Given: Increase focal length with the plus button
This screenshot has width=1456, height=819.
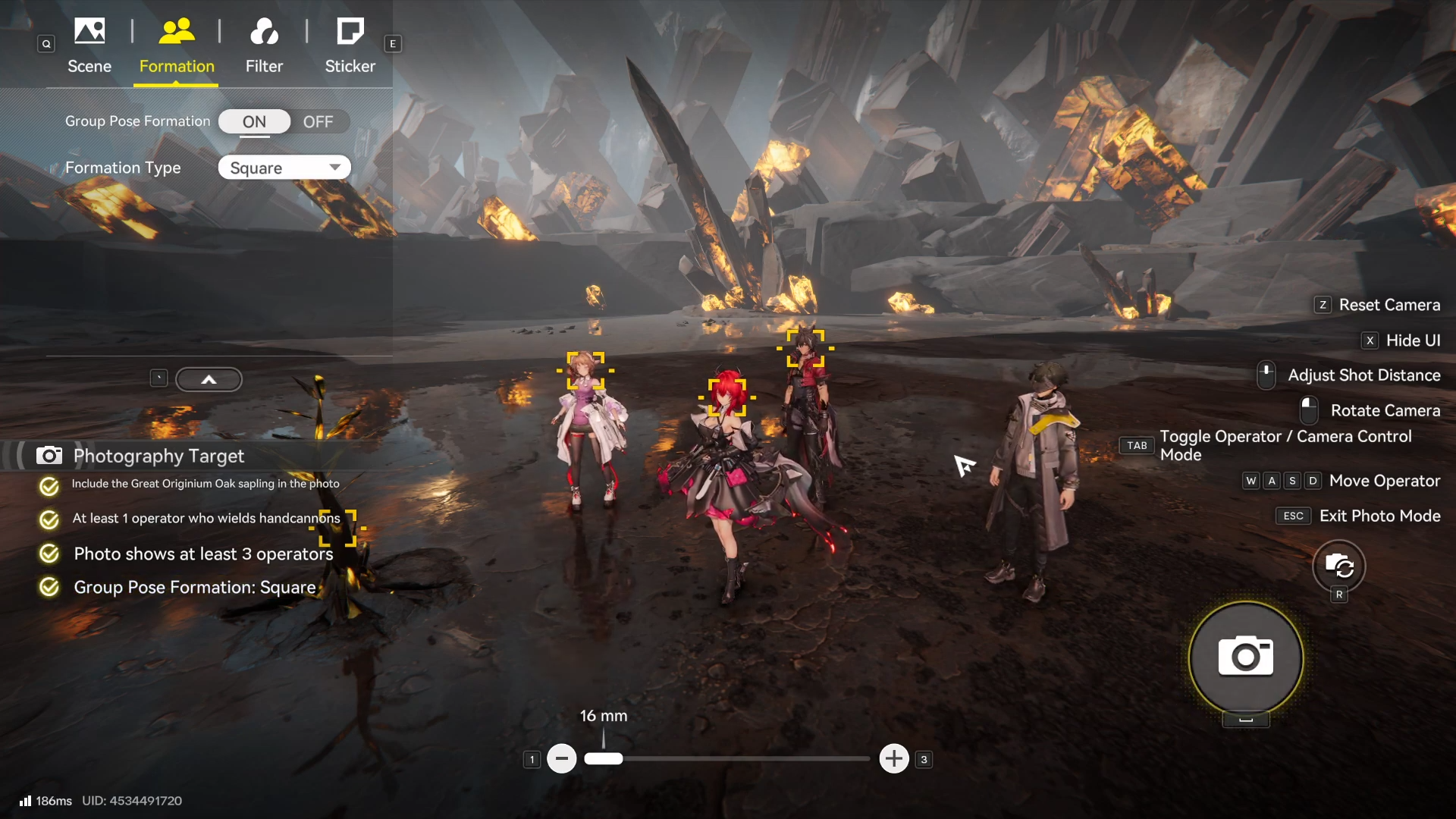Looking at the screenshot, I should 894,758.
